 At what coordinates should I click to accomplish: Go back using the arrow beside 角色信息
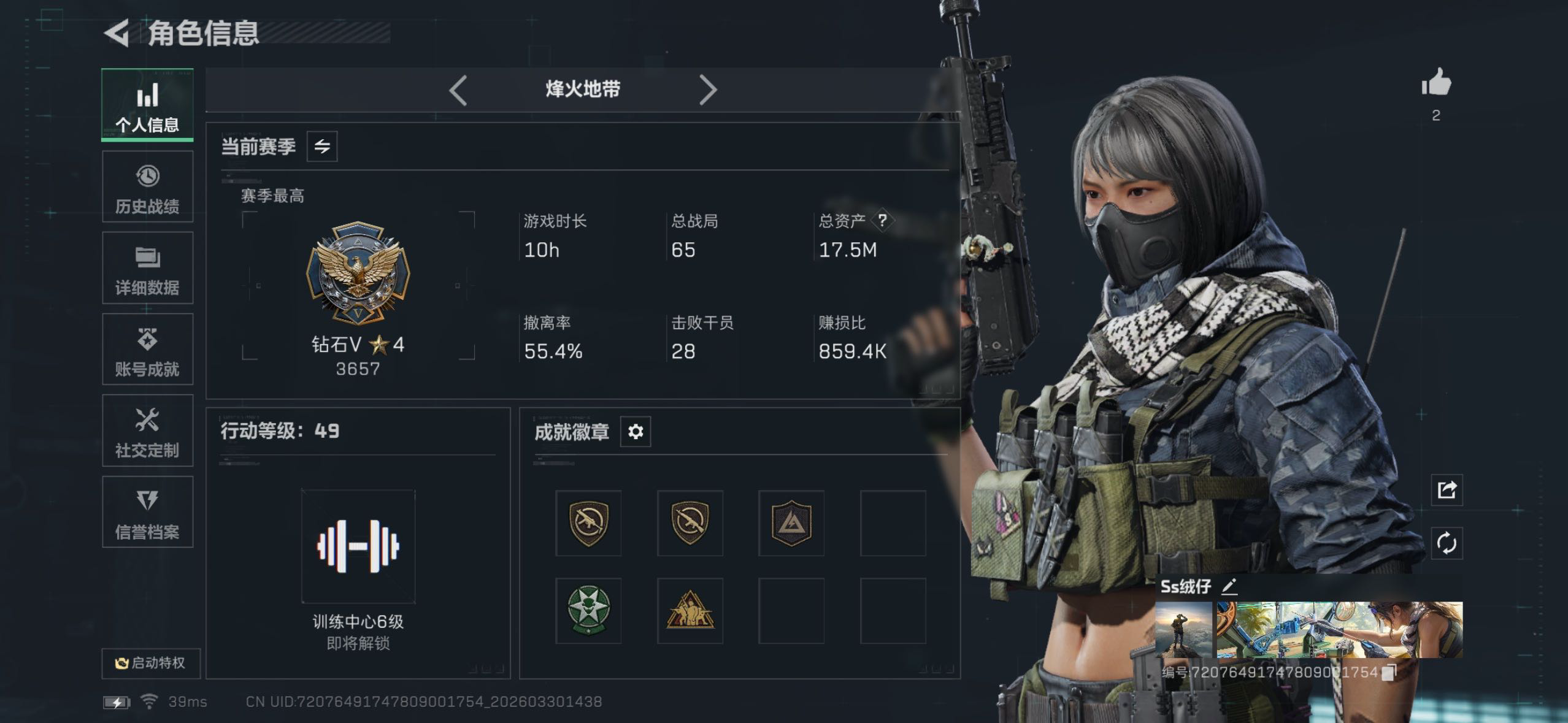tap(117, 33)
